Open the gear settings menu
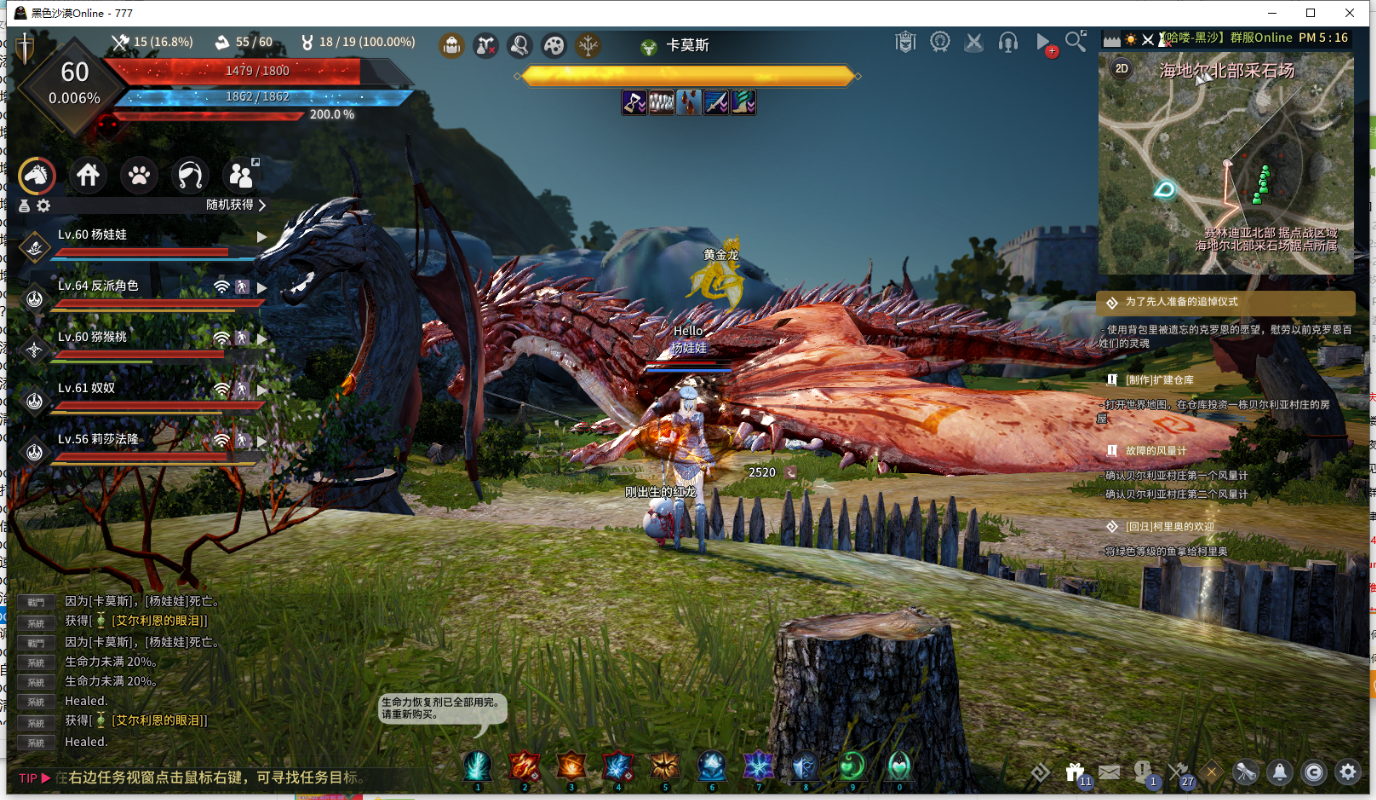The height and width of the screenshot is (800, 1376). tap(1348, 772)
